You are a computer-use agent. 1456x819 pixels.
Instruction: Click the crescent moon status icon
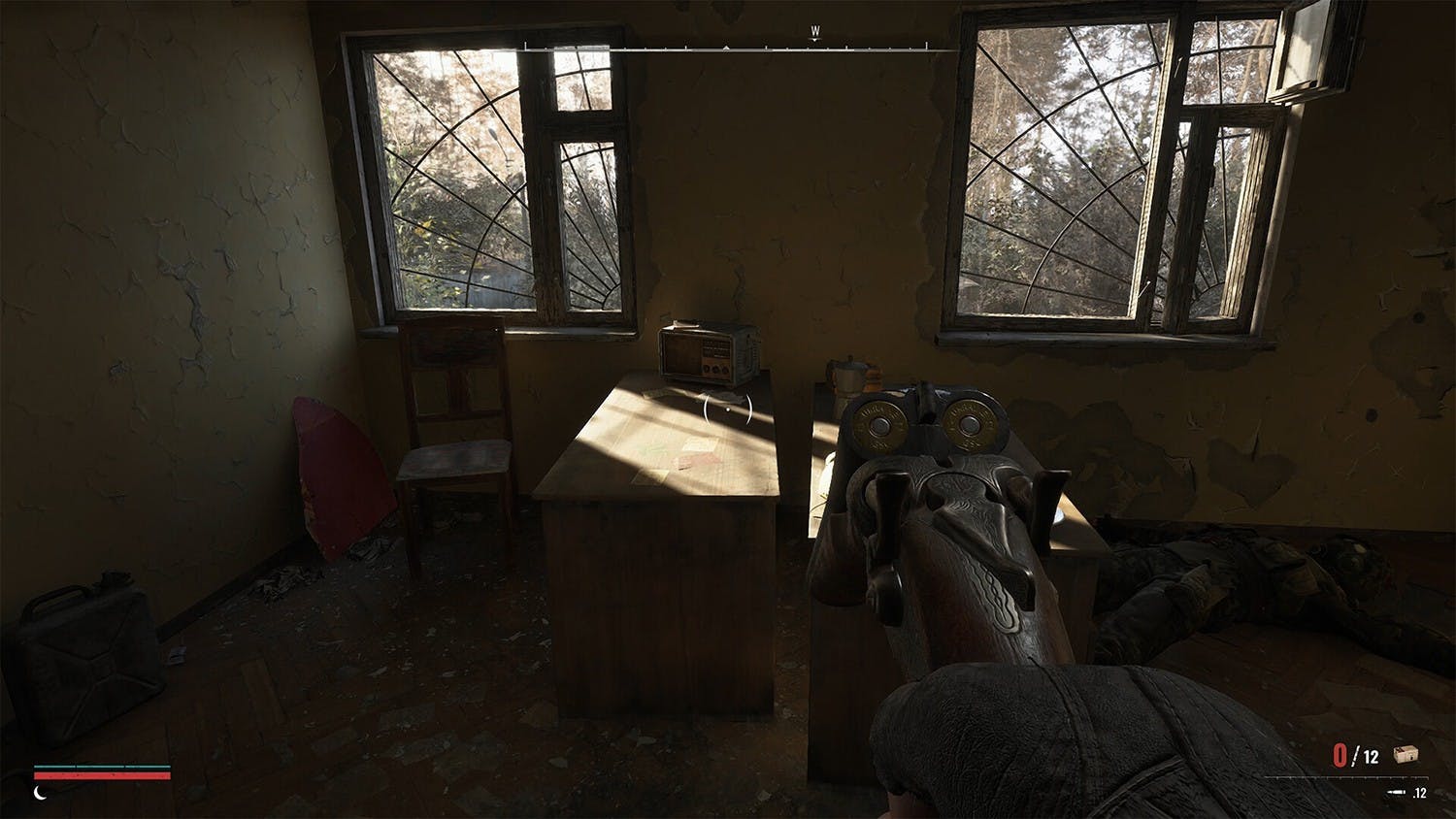pyautogui.click(x=41, y=792)
